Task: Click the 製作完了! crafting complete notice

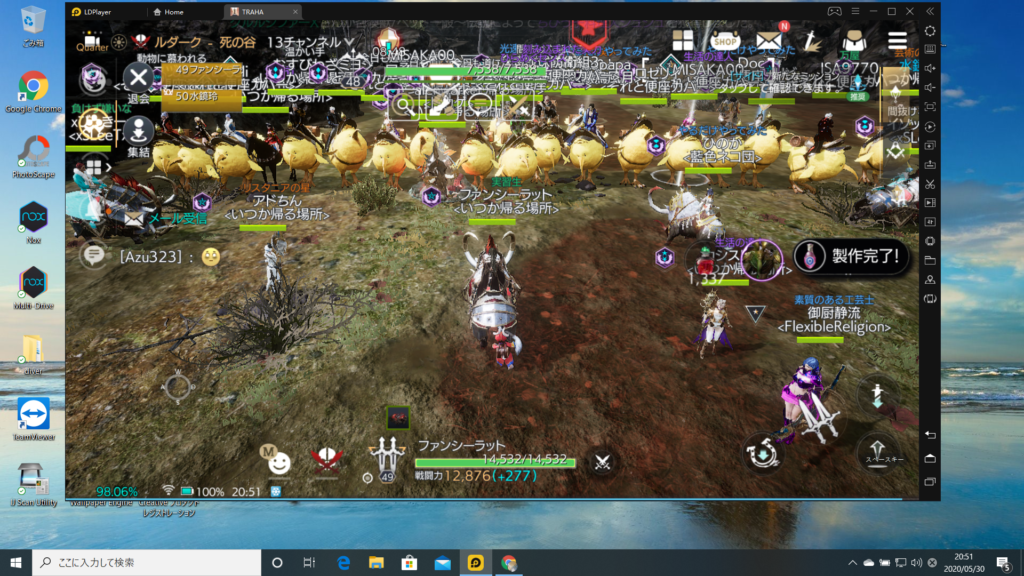Action: pyautogui.click(x=853, y=255)
